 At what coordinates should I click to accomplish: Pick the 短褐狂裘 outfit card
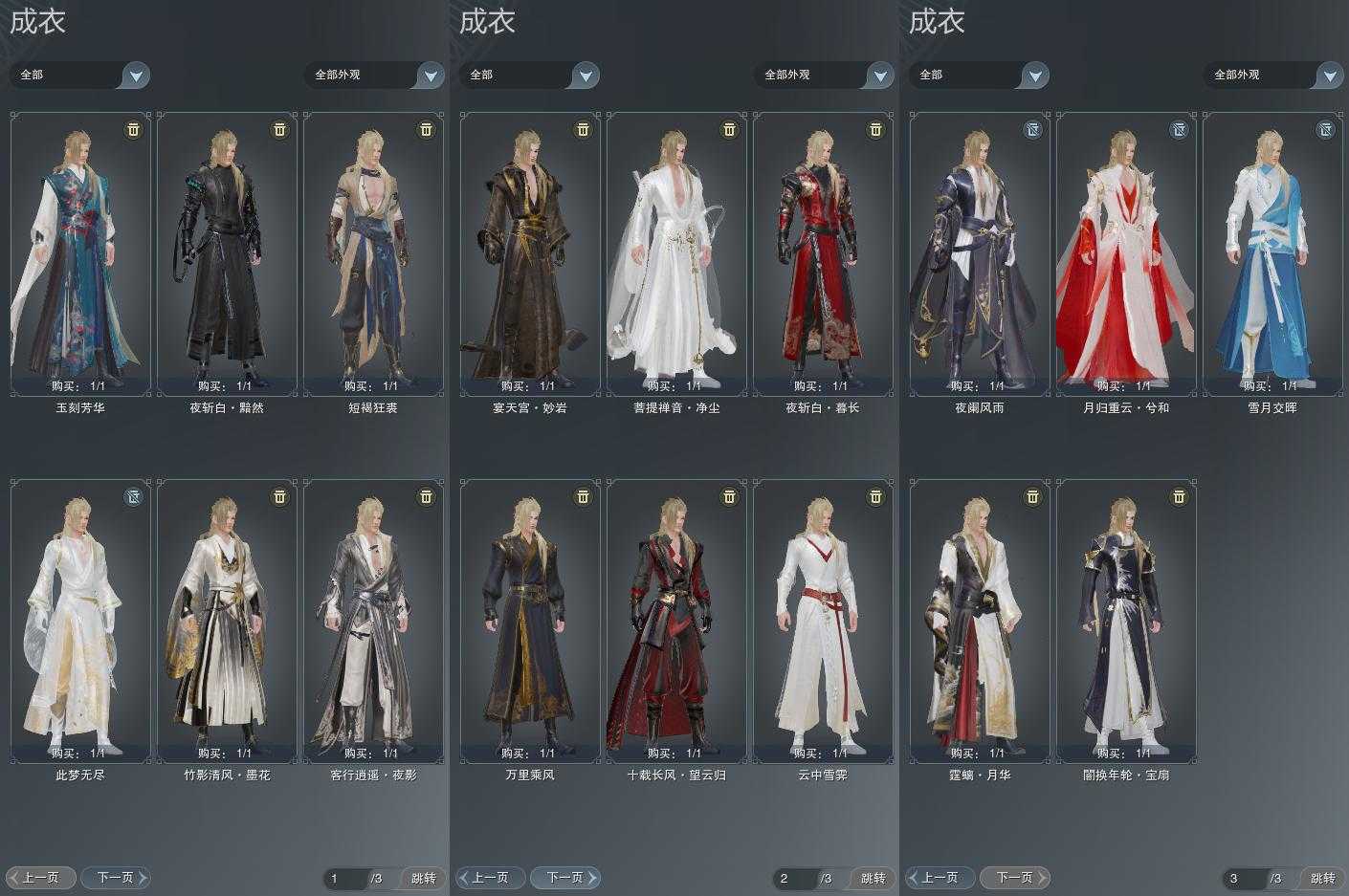(373, 253)
